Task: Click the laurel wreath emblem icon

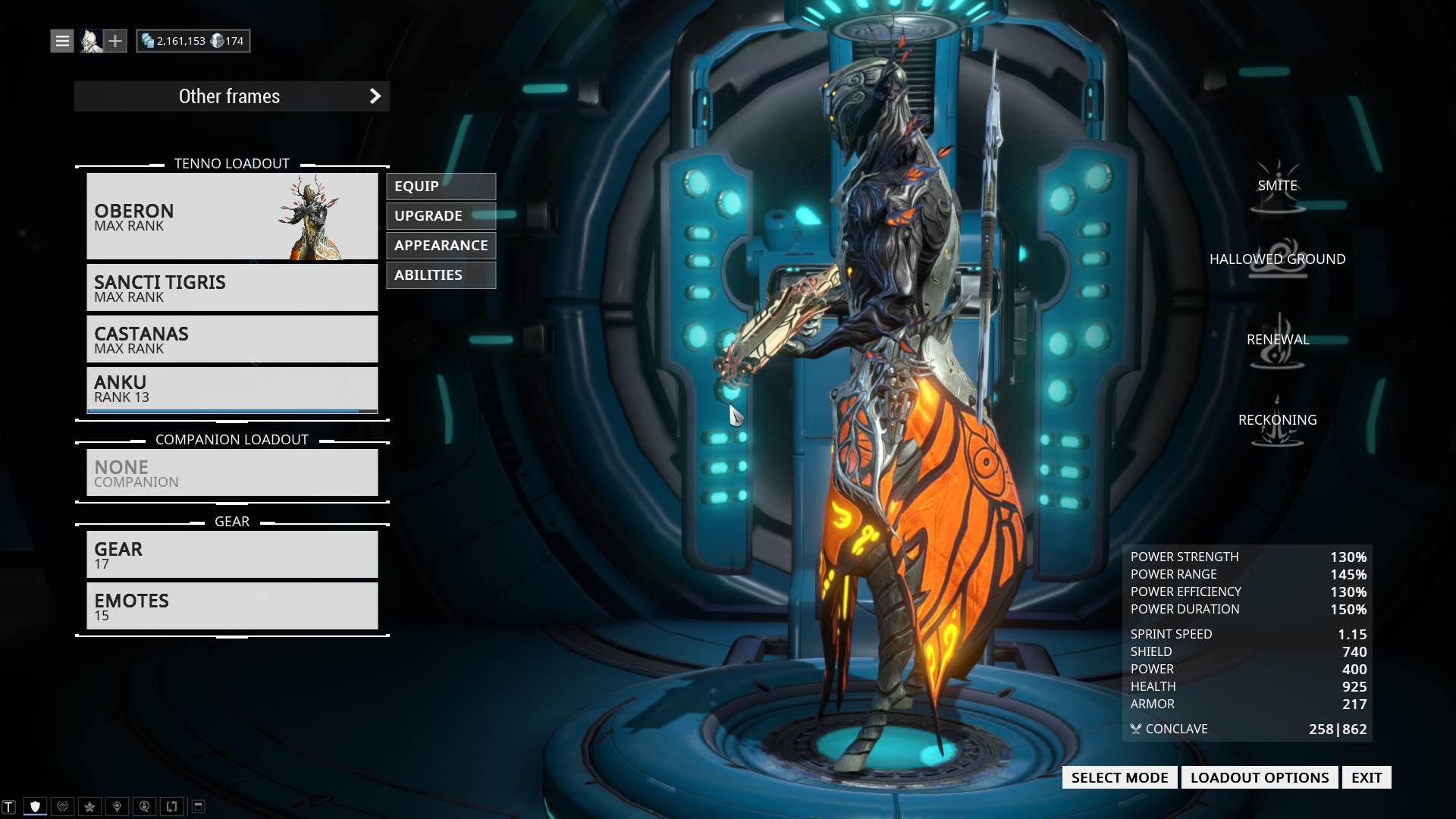Action: coord(62,806)
